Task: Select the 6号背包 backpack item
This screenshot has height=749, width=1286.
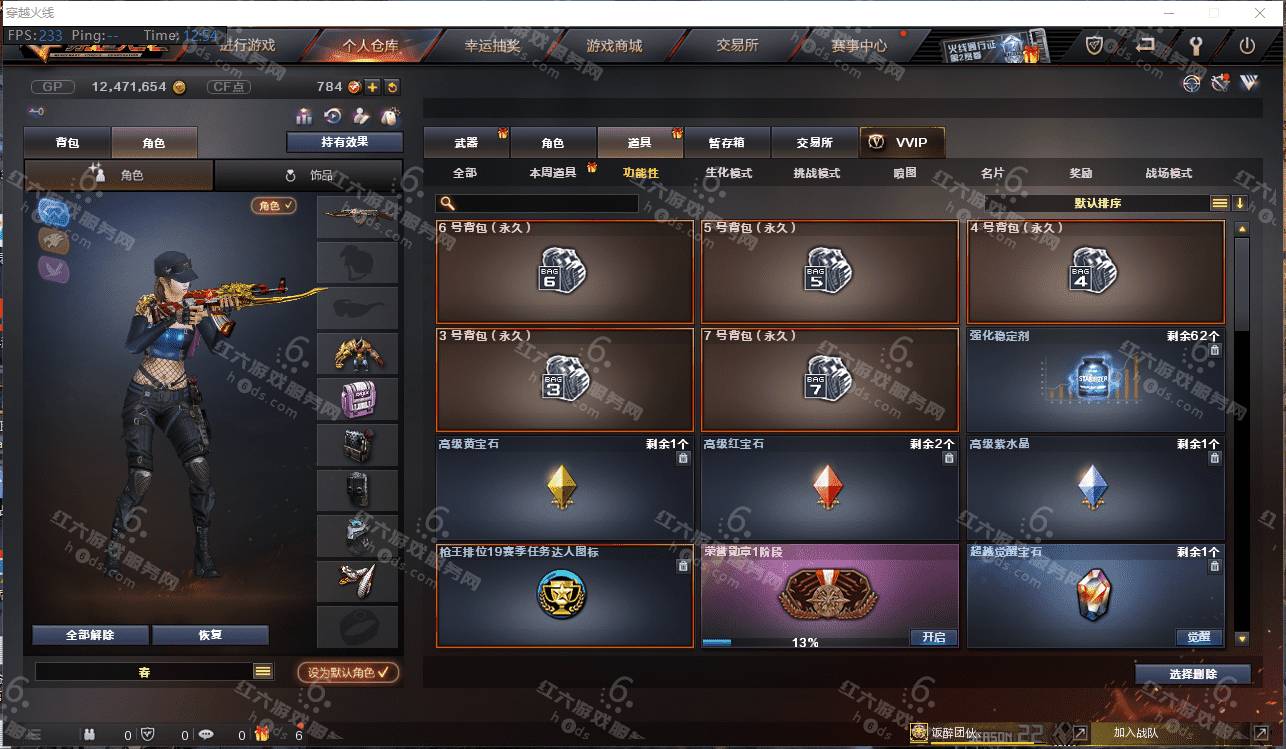Action: click(x=565, y=271)
